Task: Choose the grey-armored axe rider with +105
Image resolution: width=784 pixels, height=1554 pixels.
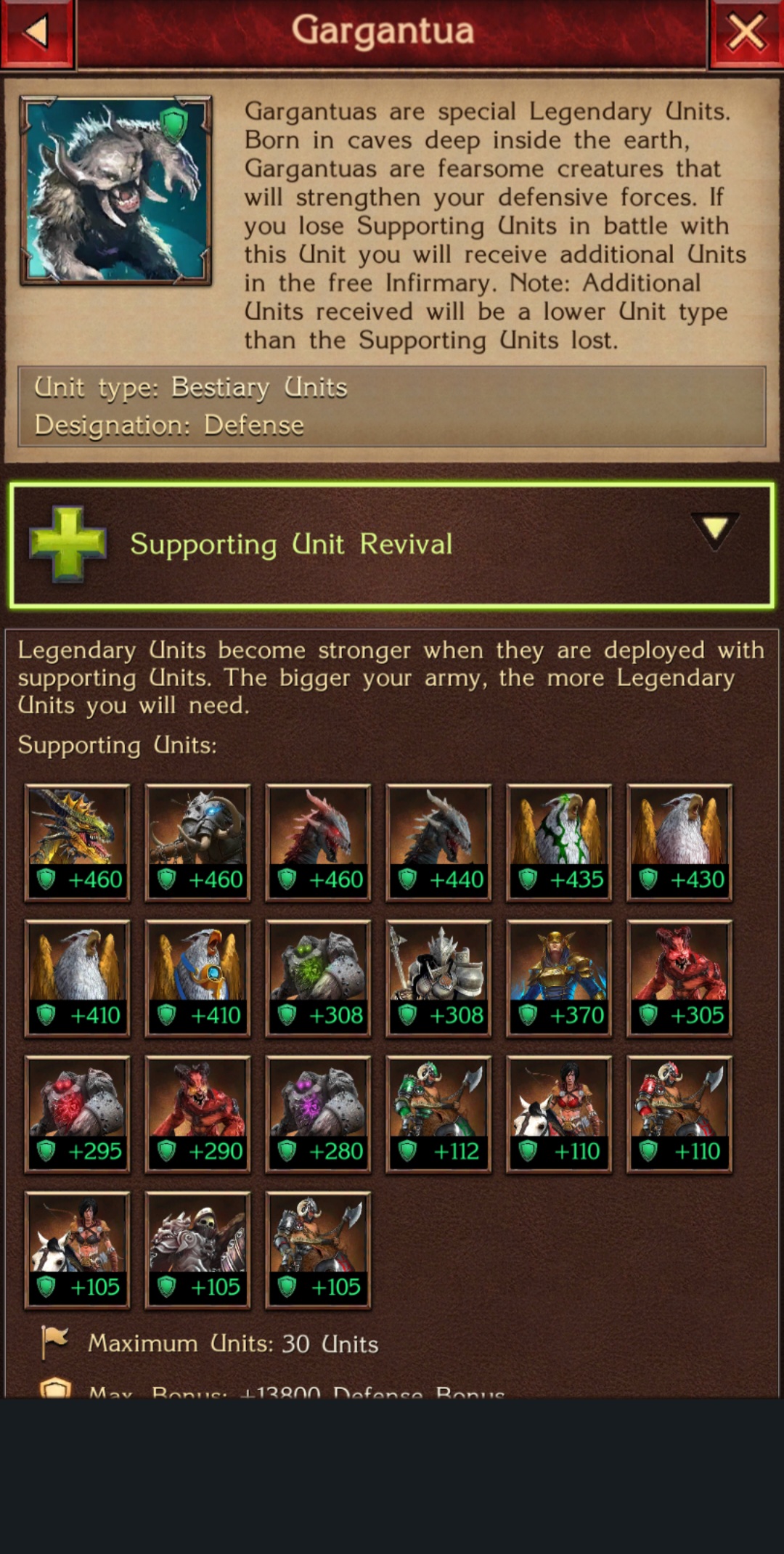Action: (x=318, y=1249)
